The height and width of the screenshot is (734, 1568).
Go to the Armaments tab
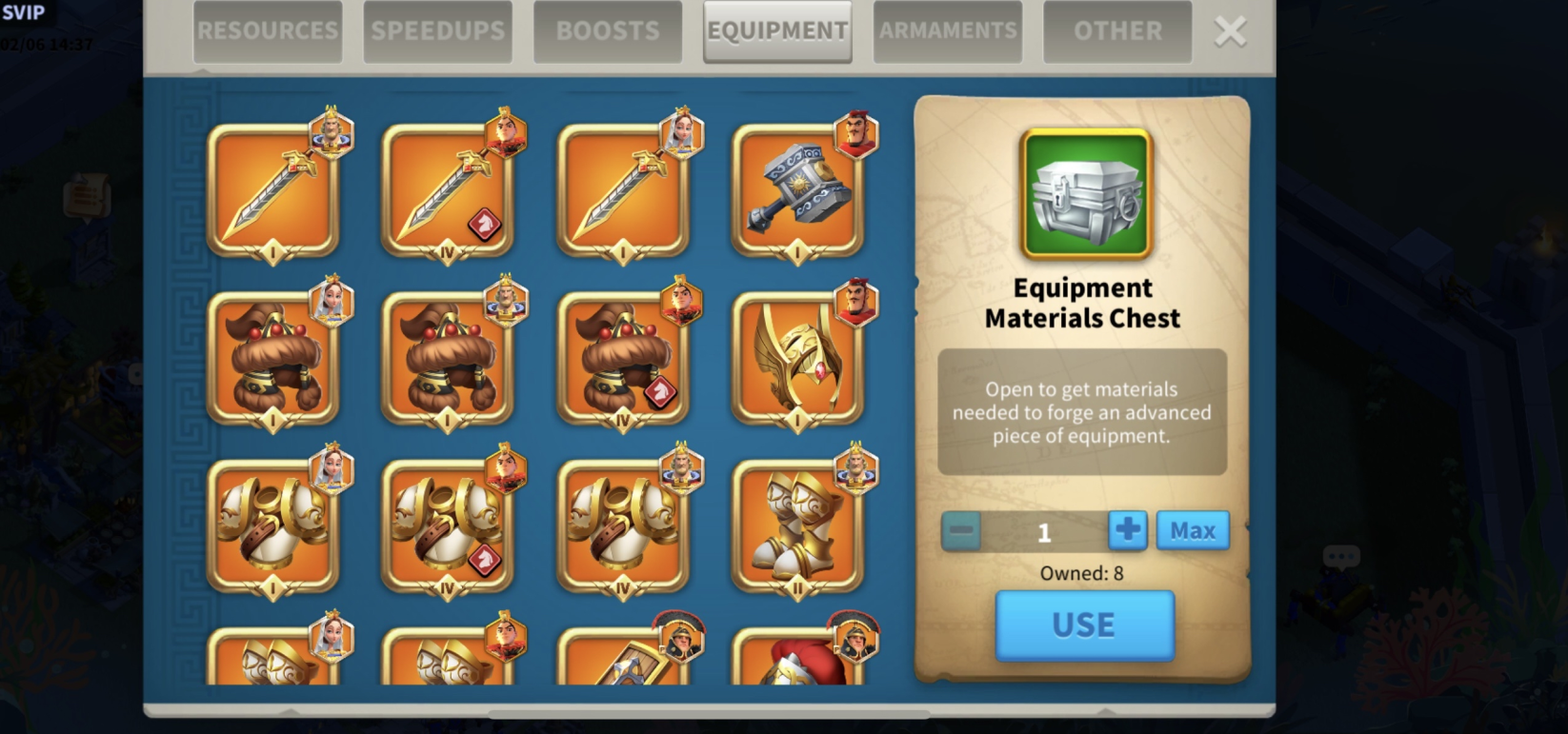point(948,31)
